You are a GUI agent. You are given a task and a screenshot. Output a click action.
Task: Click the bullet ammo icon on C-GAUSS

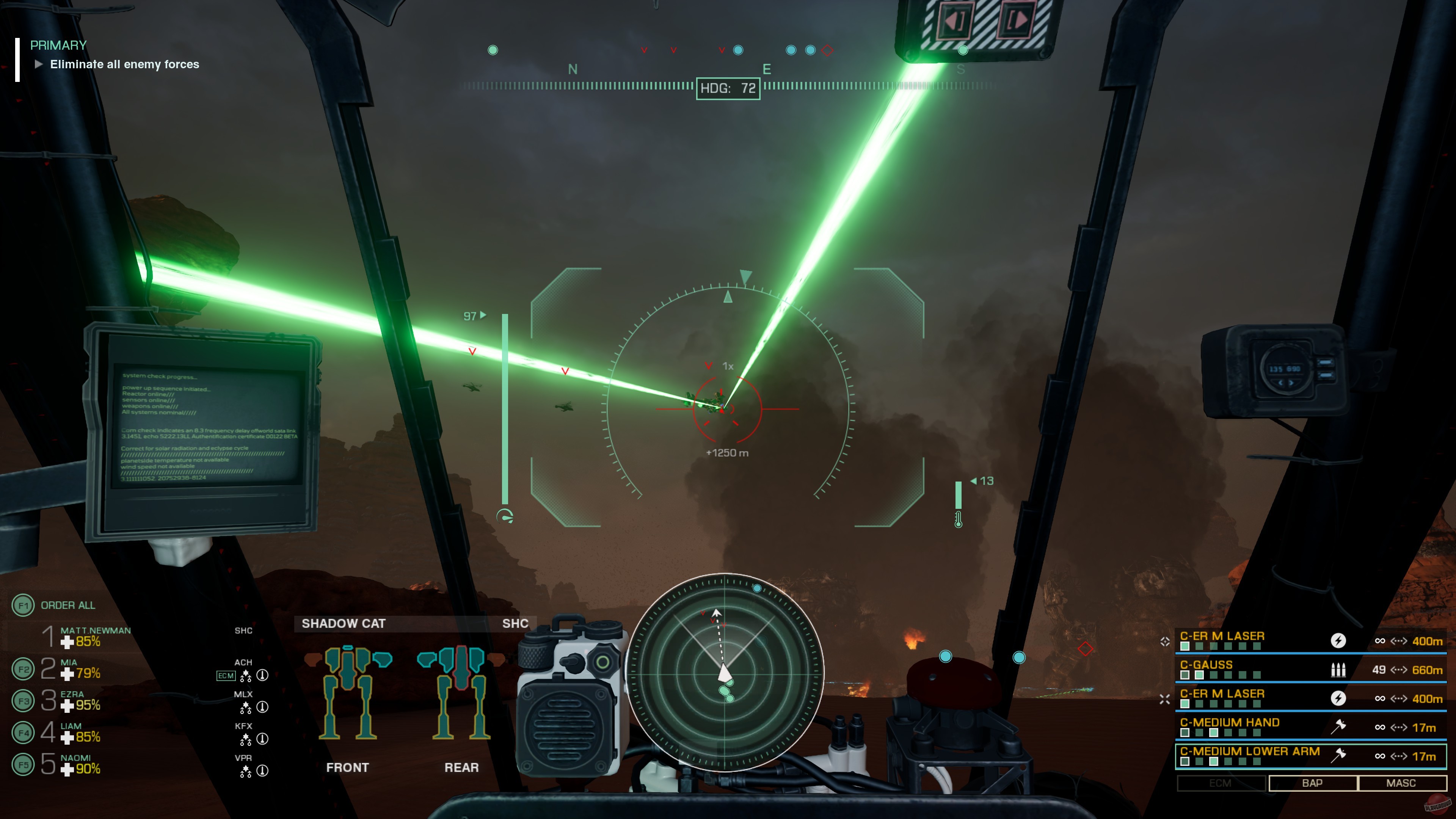coord(1338,670)
